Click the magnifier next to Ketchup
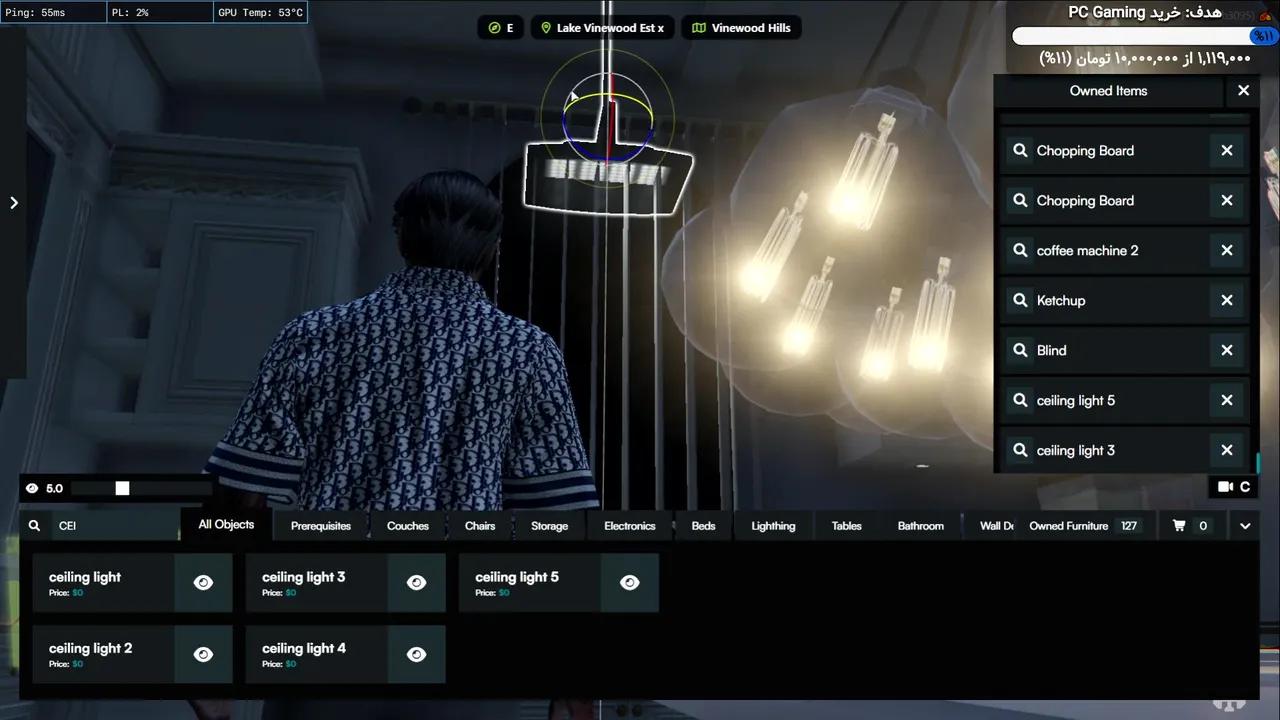 coord(1020,300)
